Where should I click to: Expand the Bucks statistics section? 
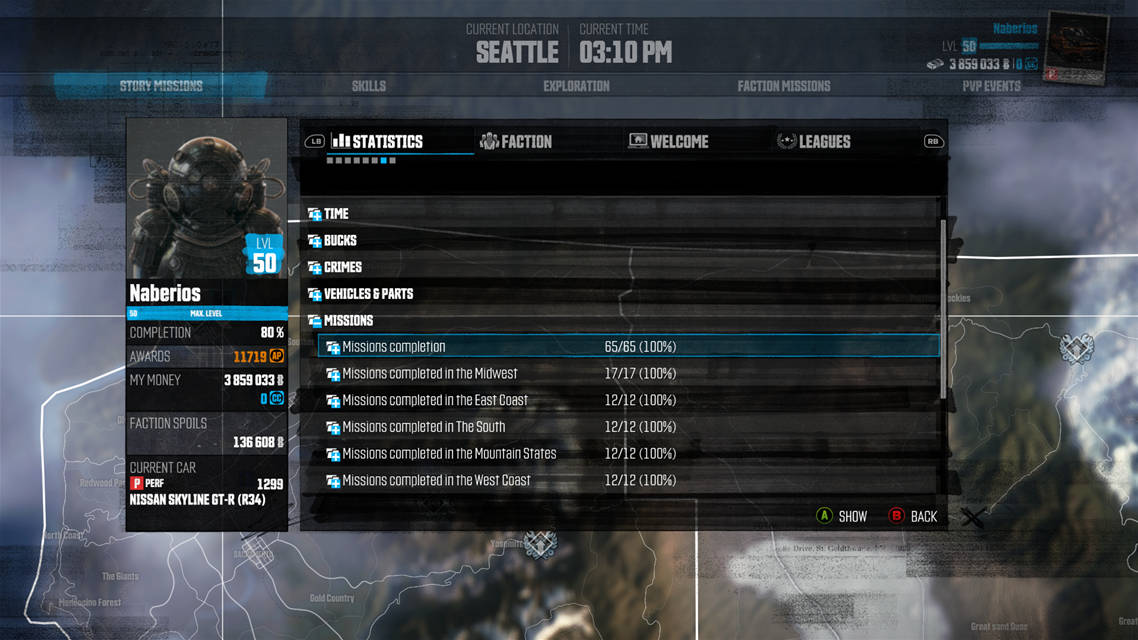click(x=340, y=241)
